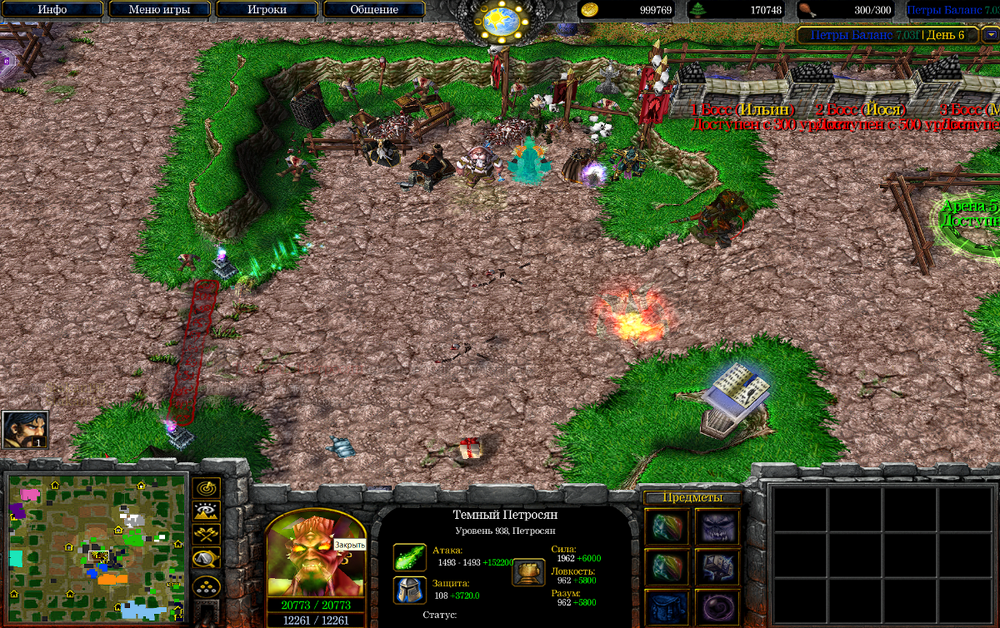Click the Темный Петросян hero portrait

point(313,552)
